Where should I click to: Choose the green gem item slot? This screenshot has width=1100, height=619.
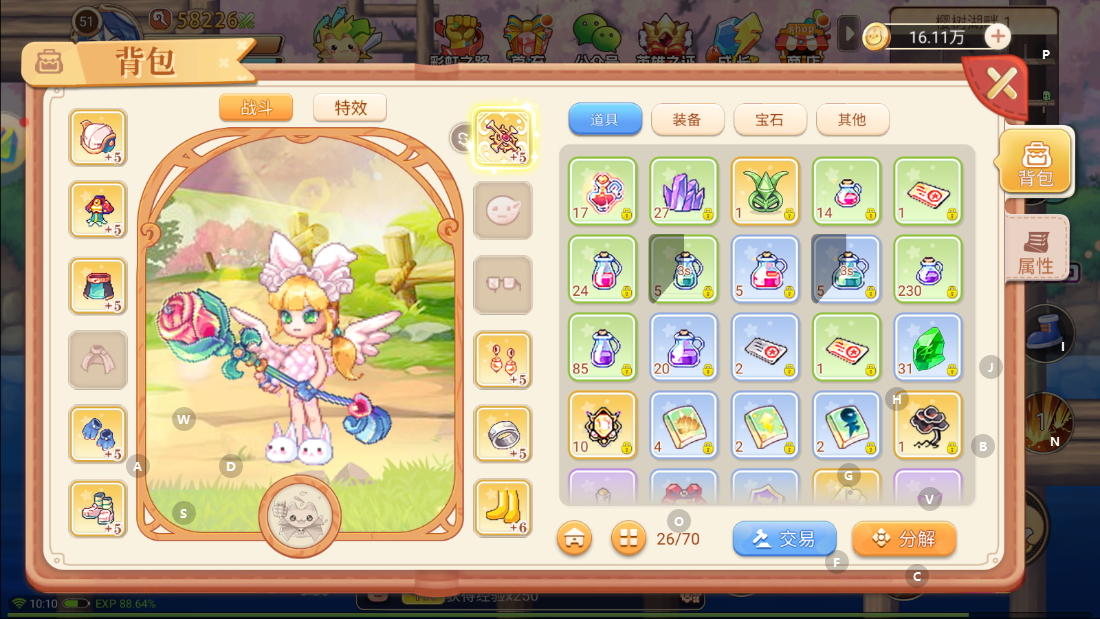click(928, 346)
